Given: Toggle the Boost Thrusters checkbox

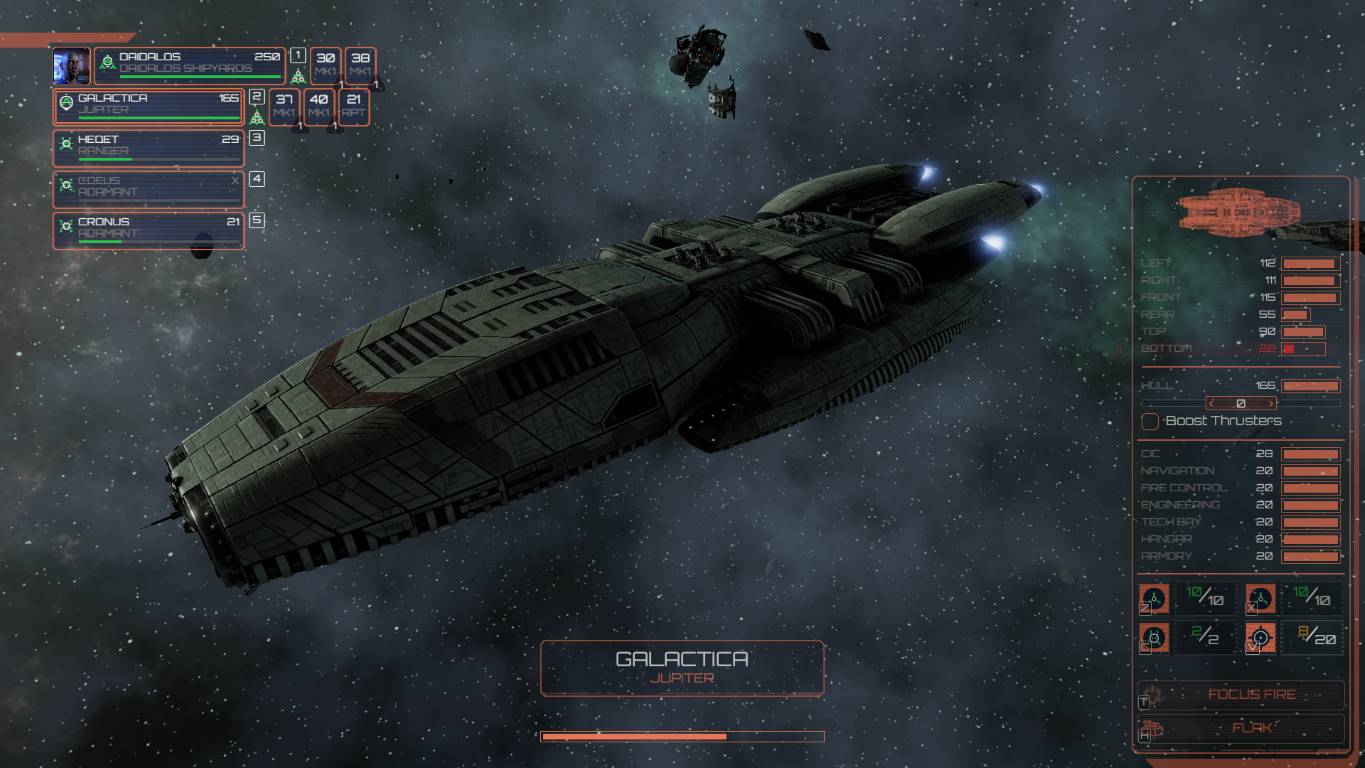Looking at the screenshot, I should 1150,421.
